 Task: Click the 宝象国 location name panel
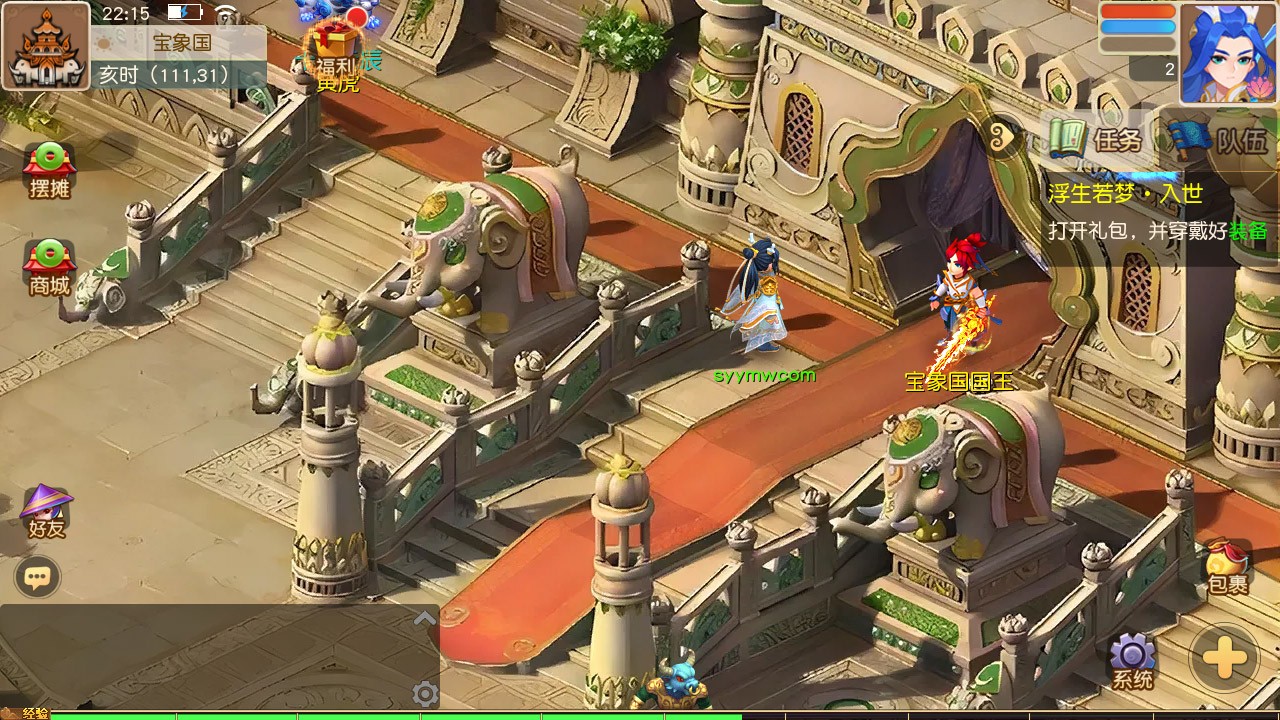point(182,44)
